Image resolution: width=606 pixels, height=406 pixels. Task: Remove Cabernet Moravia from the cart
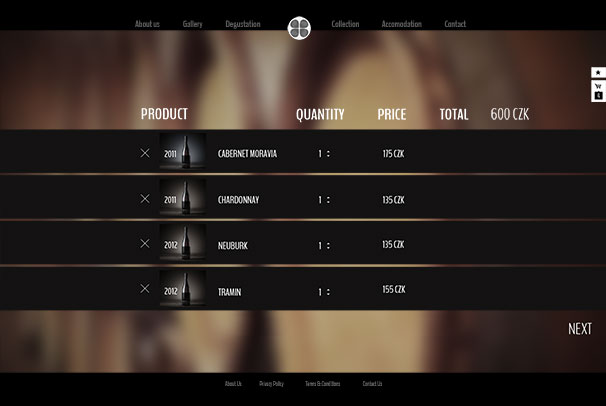145,153
